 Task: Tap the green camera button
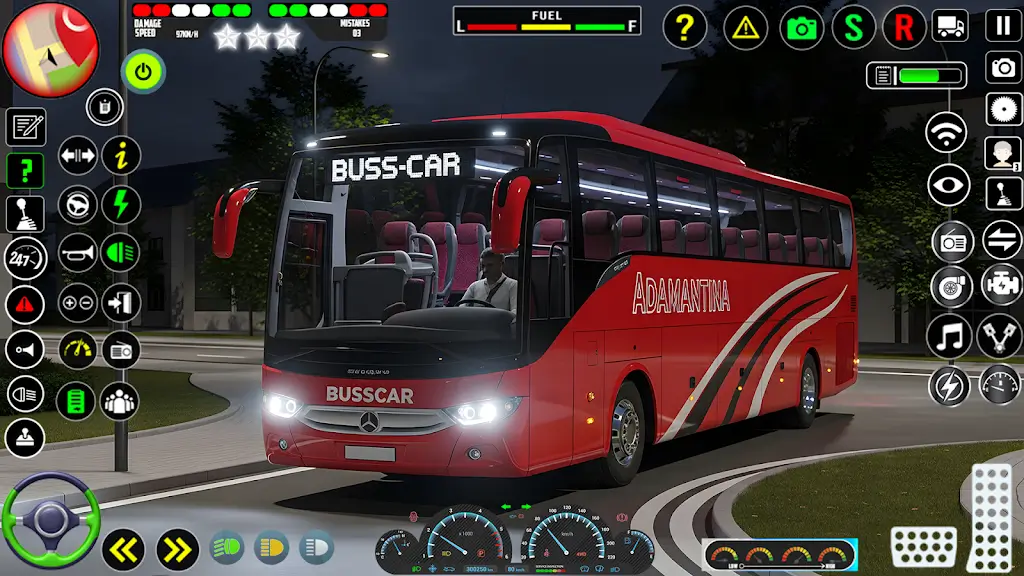tap(801, 27)
